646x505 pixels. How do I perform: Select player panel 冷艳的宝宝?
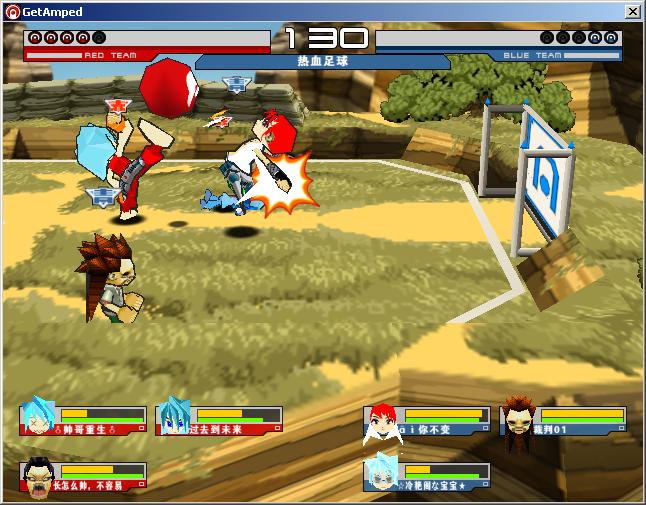[x=428, y=476]
